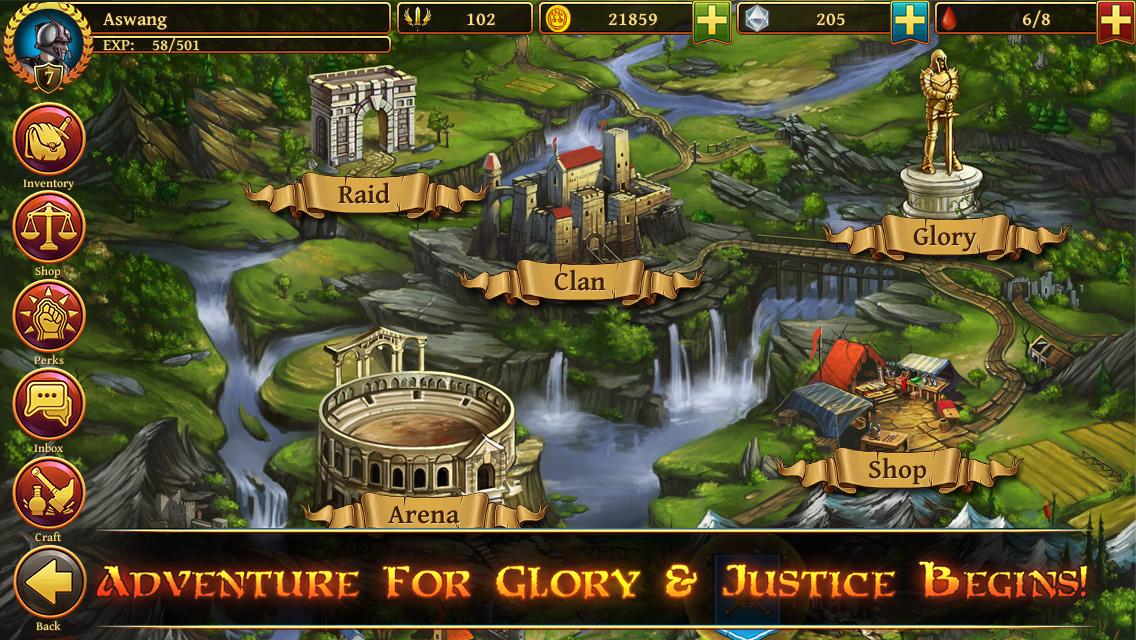
Task: Open the Perks fist icon
Action: coord(48,316)
